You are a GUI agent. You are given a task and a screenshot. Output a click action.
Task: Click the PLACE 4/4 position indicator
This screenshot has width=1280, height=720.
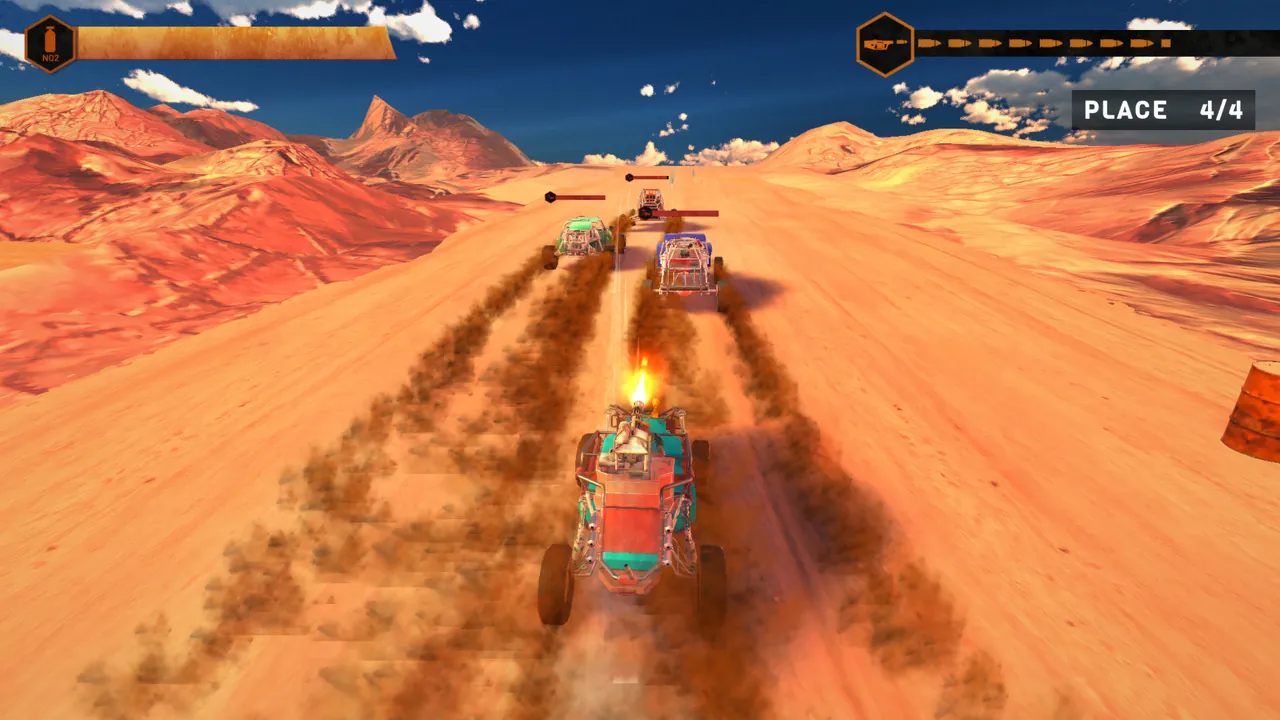(x=1163, y=110)
